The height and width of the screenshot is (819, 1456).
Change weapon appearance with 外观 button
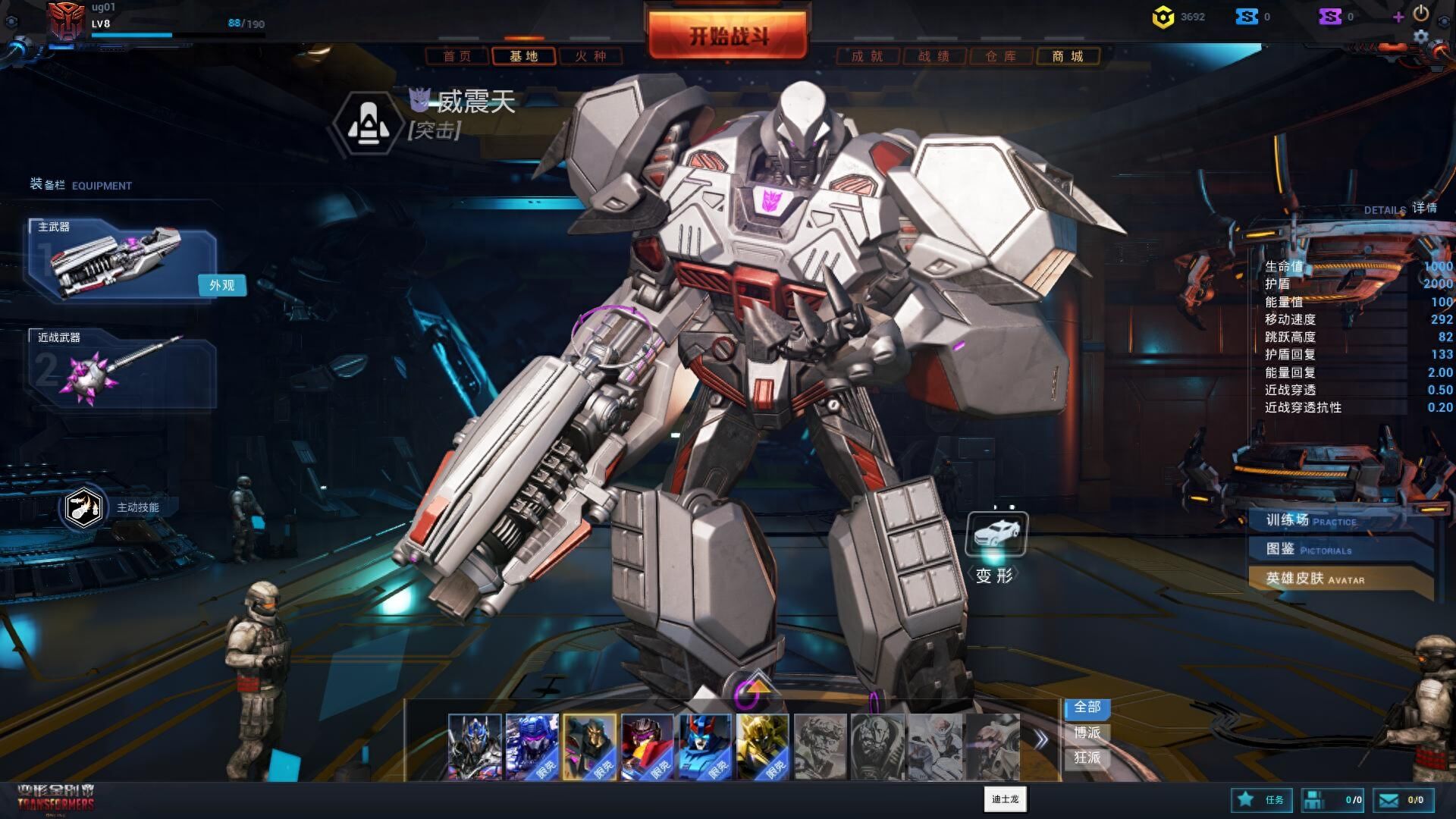point(221,285)
